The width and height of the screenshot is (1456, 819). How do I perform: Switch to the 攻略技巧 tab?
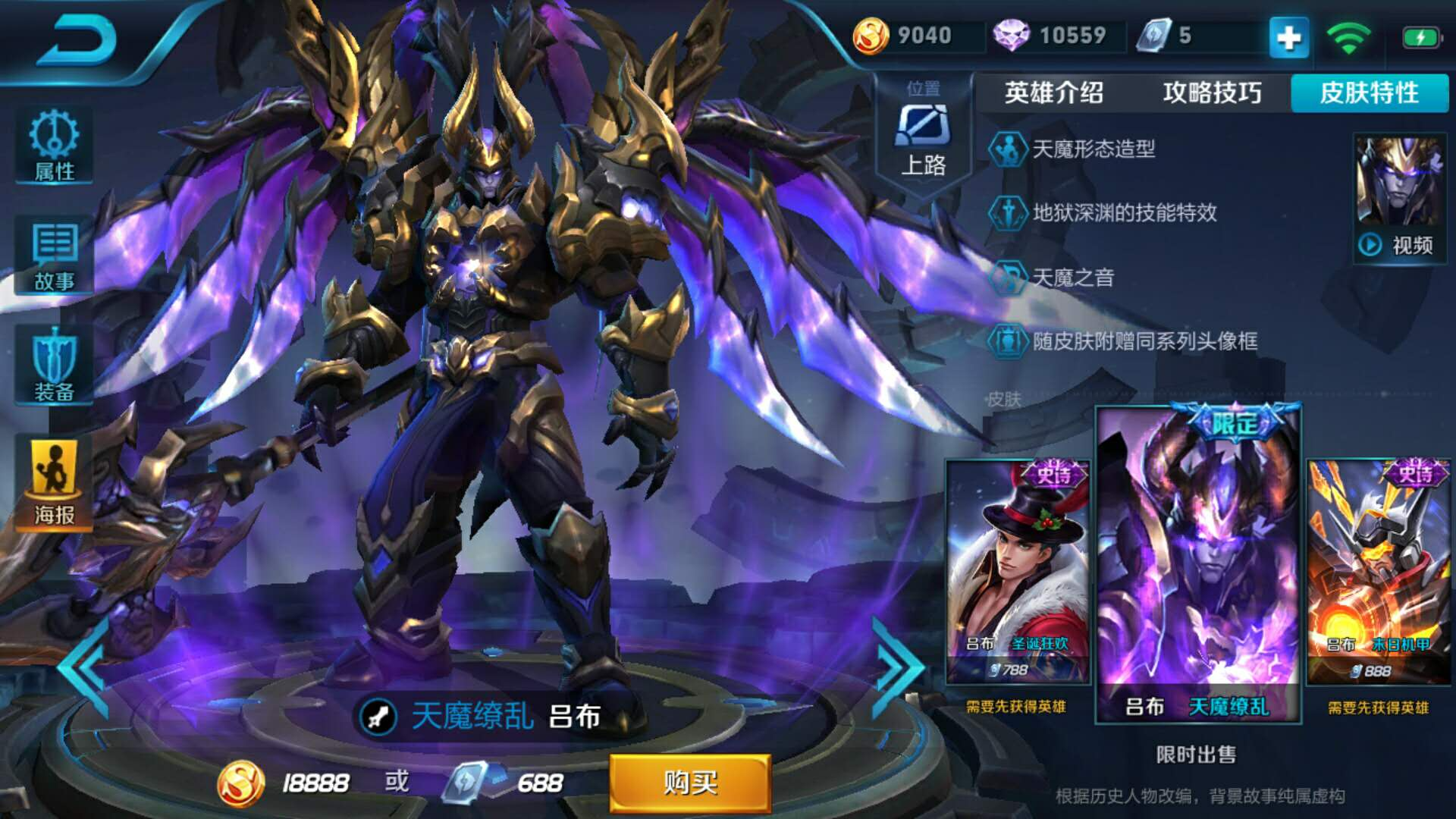[x=1212, y=93]
